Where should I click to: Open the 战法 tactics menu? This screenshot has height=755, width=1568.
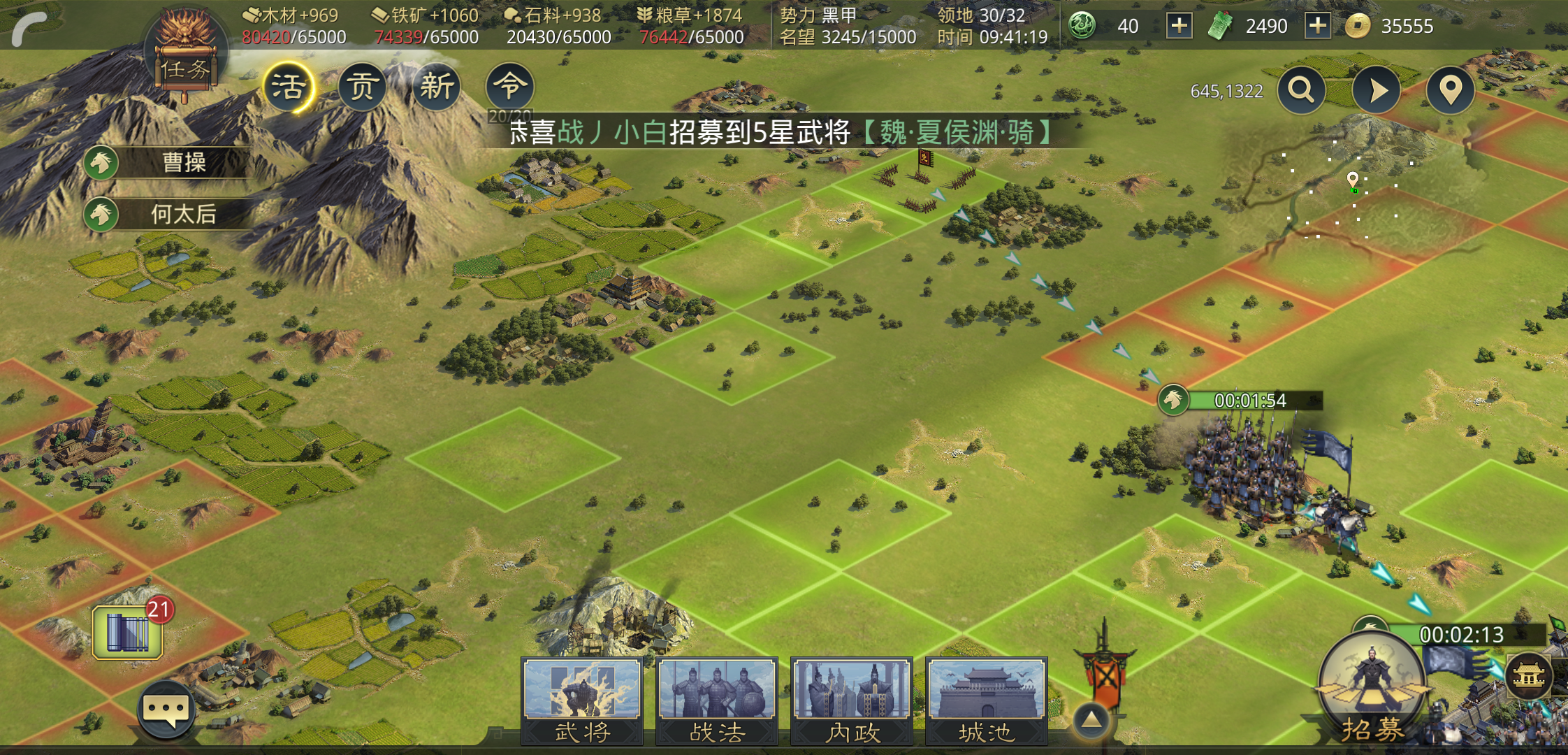click(x=717, y=700)
